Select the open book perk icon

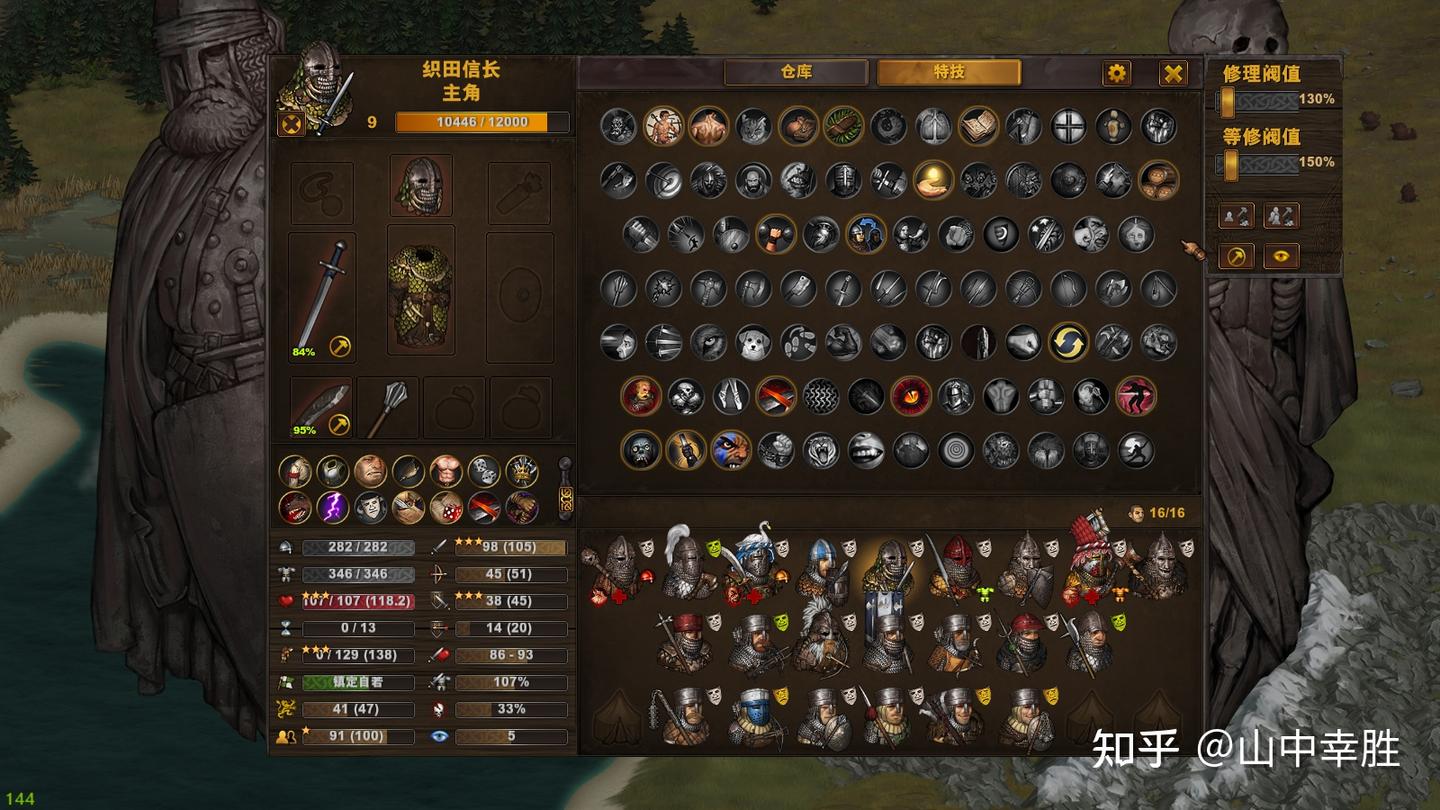tap(978, 126)
